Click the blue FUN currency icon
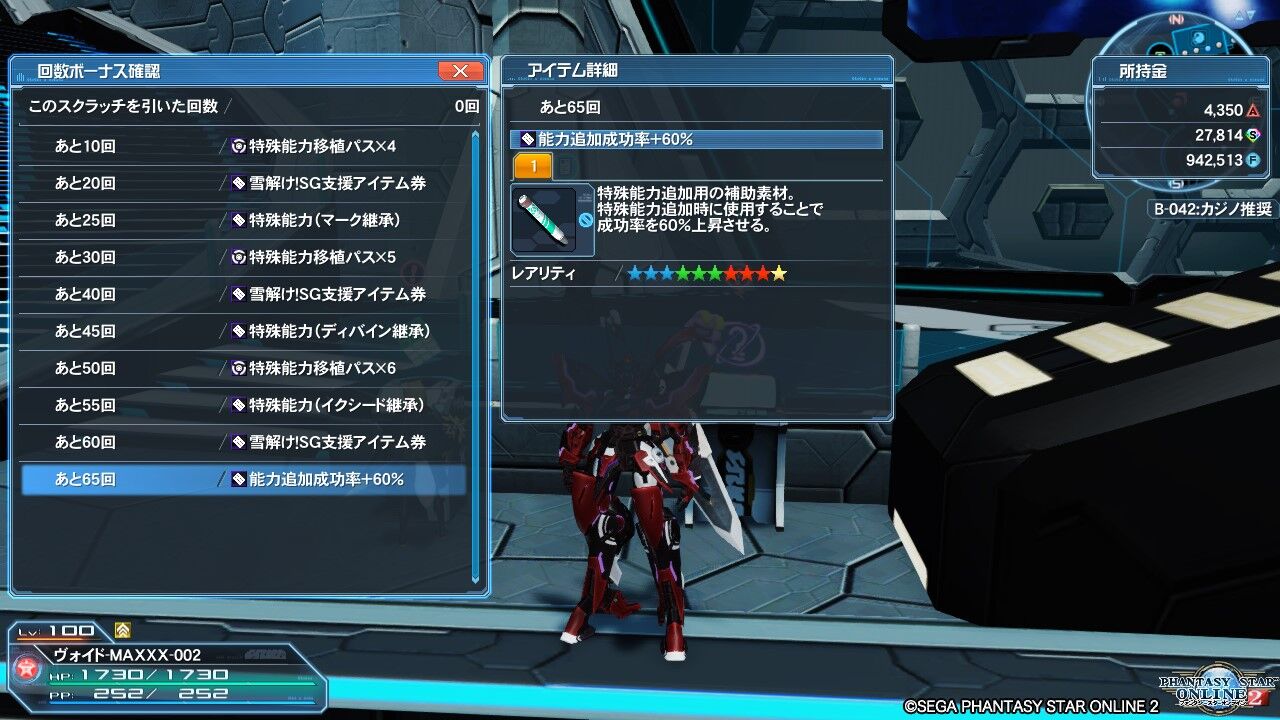The height and width of the screenshot is (720, 1280). tap(1252, 159)
